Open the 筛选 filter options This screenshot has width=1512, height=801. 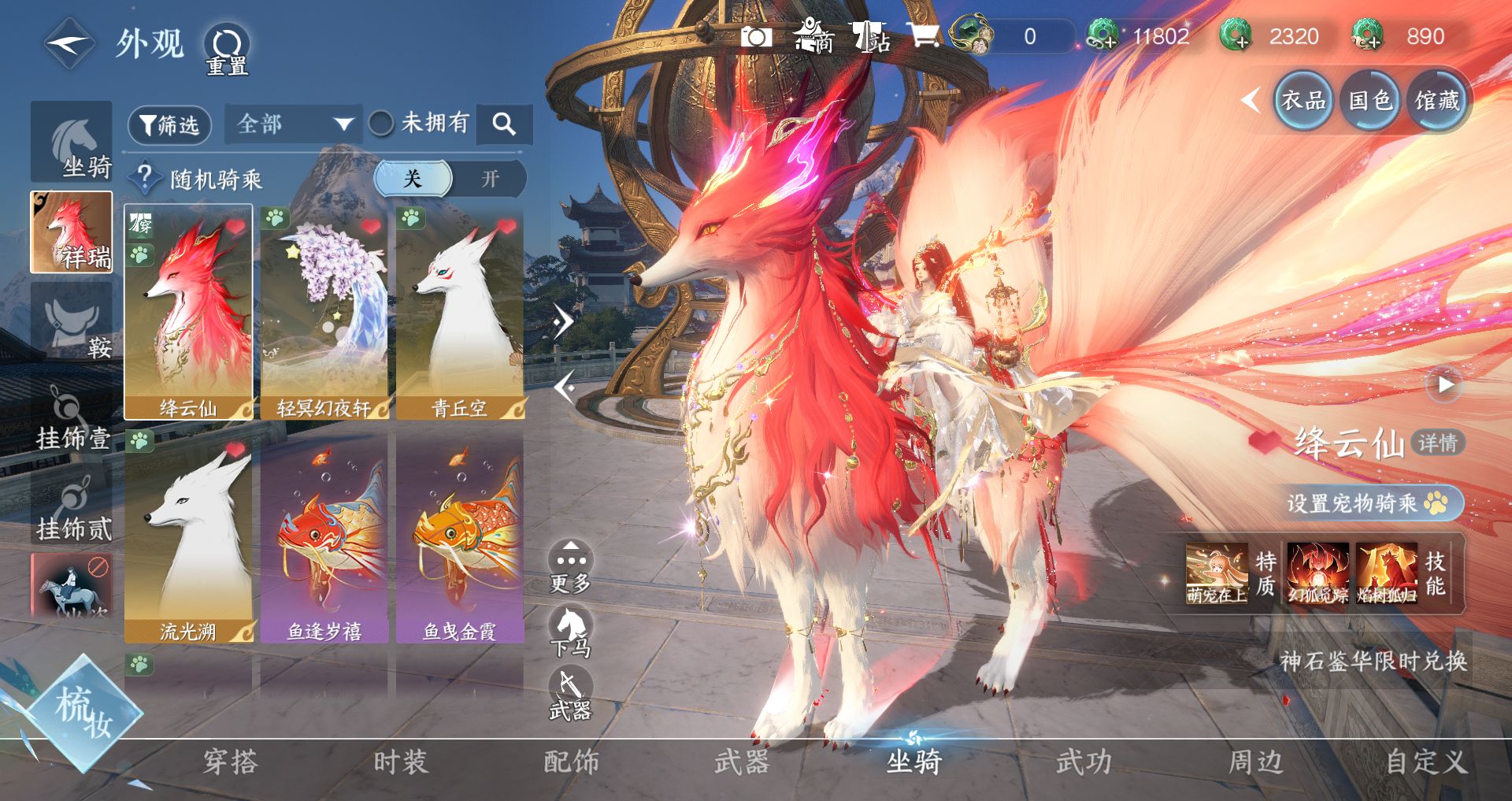tap(169, 124)
